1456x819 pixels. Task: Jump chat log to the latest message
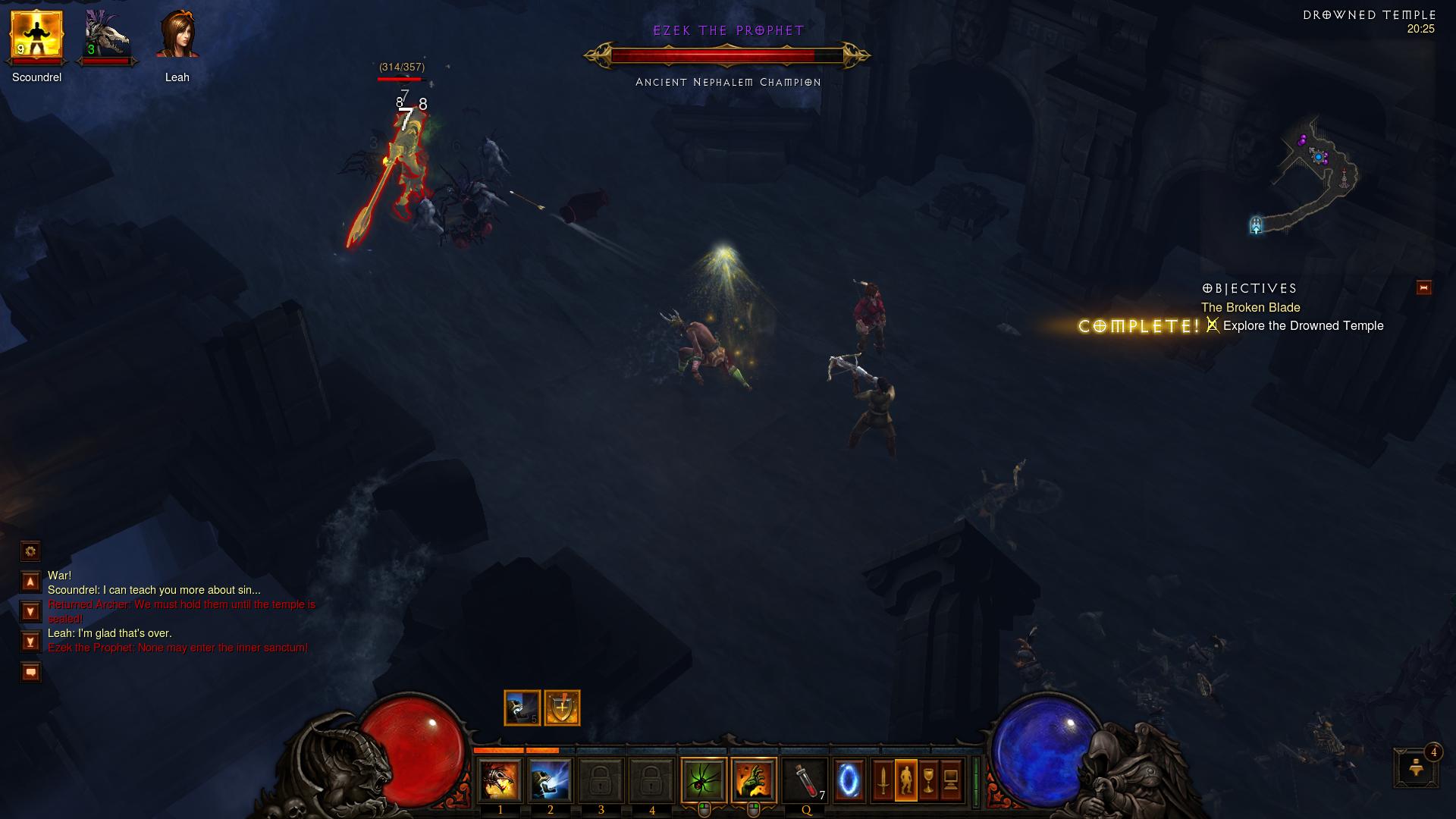point(30,642)
